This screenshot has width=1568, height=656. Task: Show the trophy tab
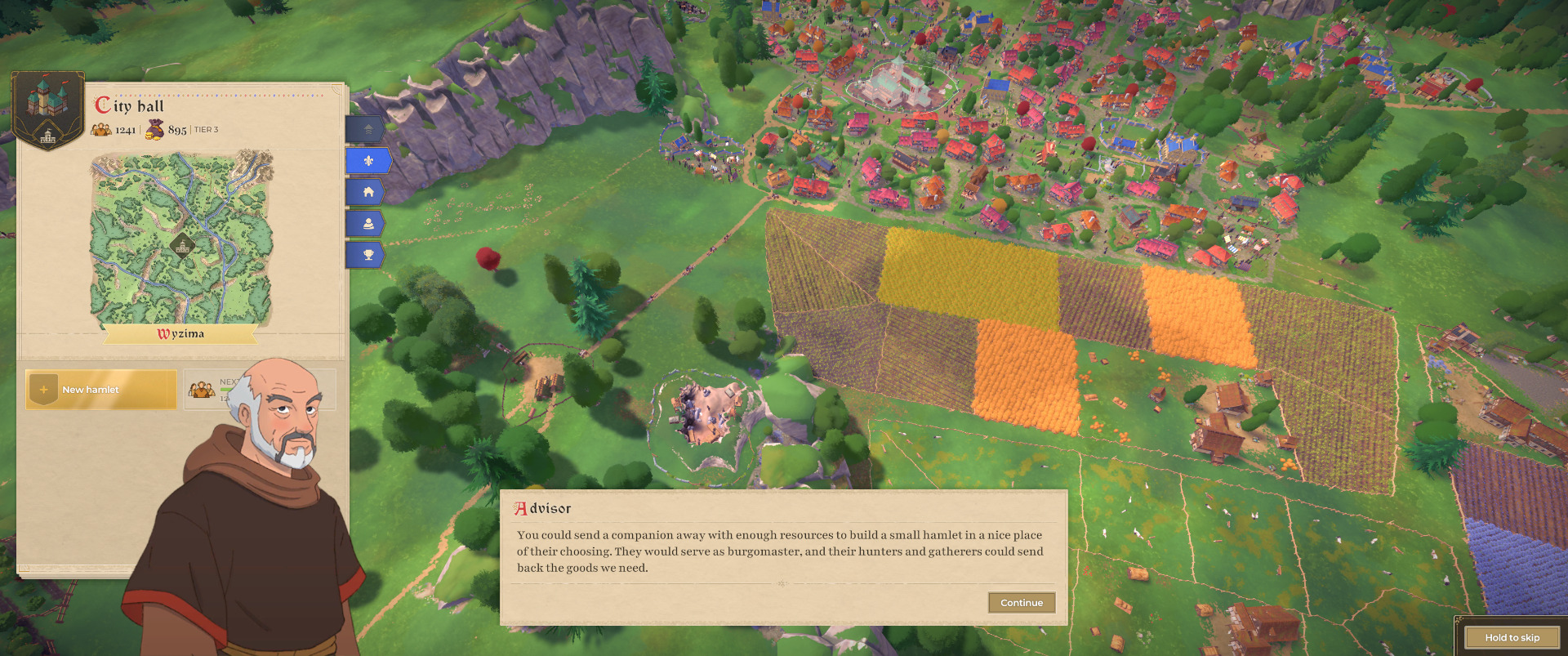368,255
